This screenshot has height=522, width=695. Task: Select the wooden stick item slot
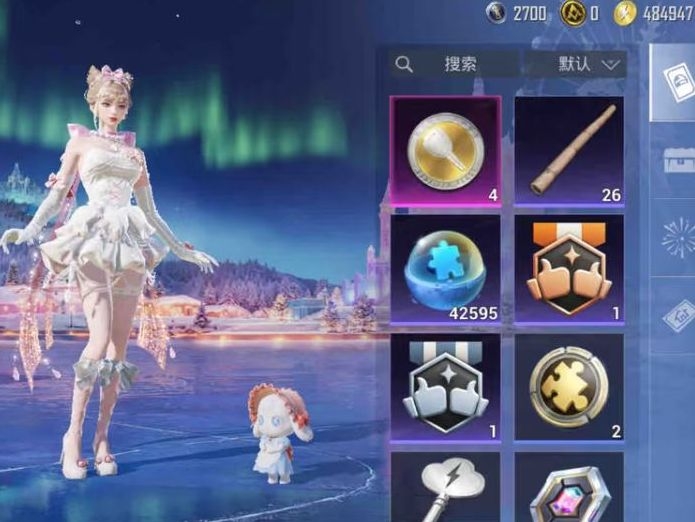click(569, 151)
